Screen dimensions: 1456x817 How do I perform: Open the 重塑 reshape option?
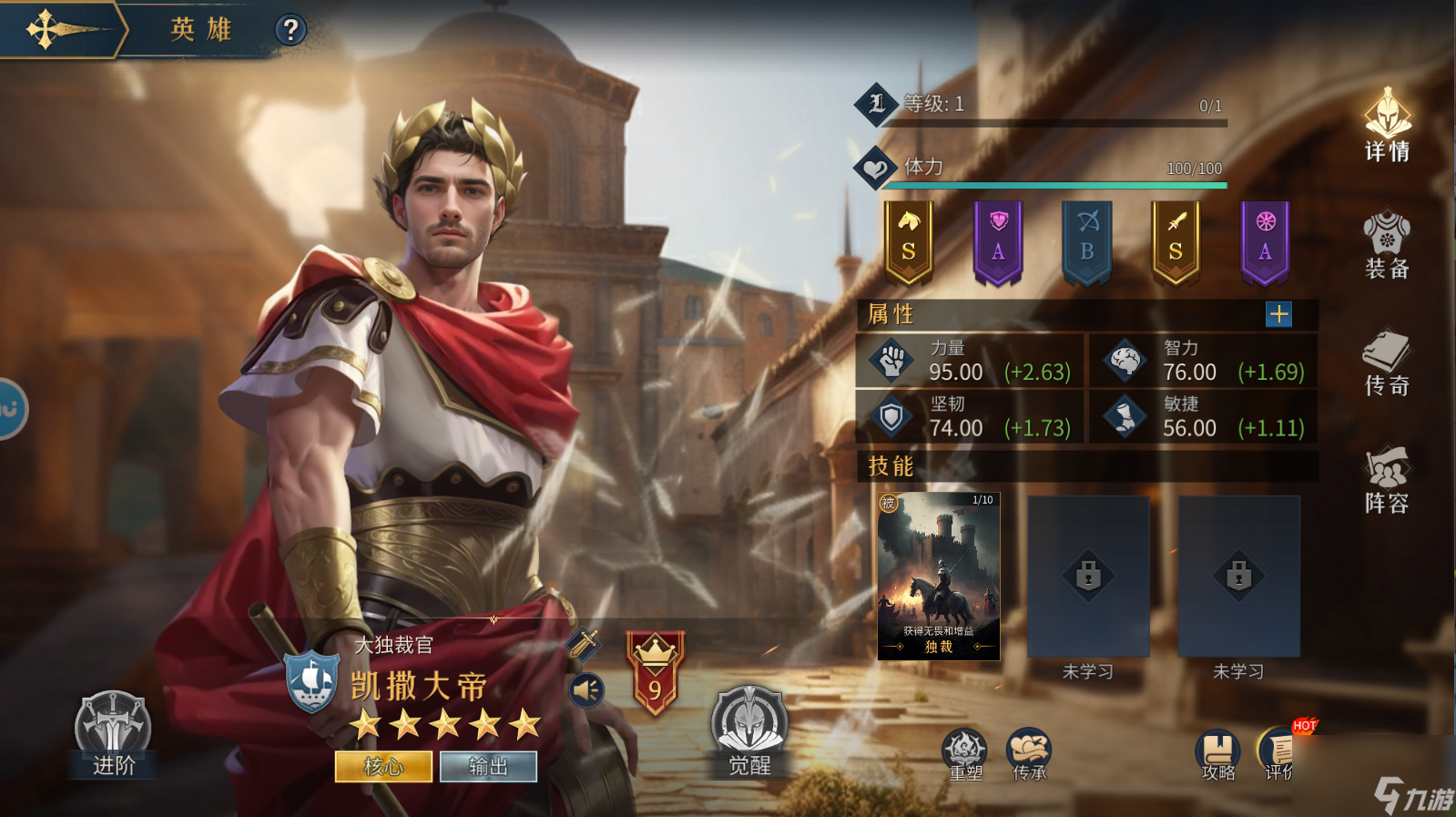(x=965, y=755)
